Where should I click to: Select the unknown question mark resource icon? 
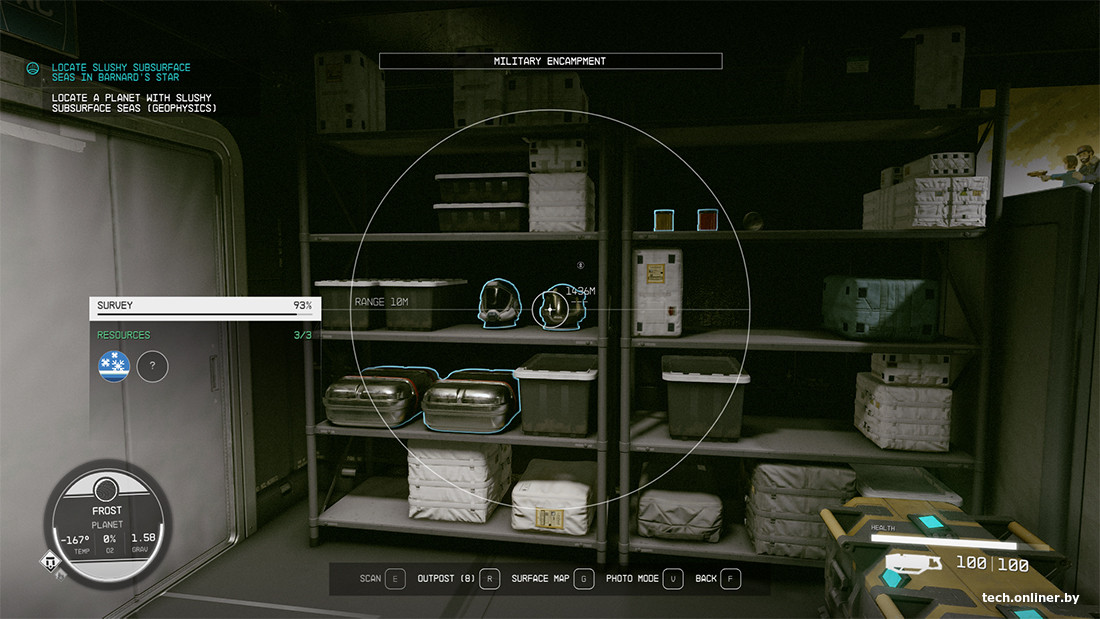[x=152, y=367]
